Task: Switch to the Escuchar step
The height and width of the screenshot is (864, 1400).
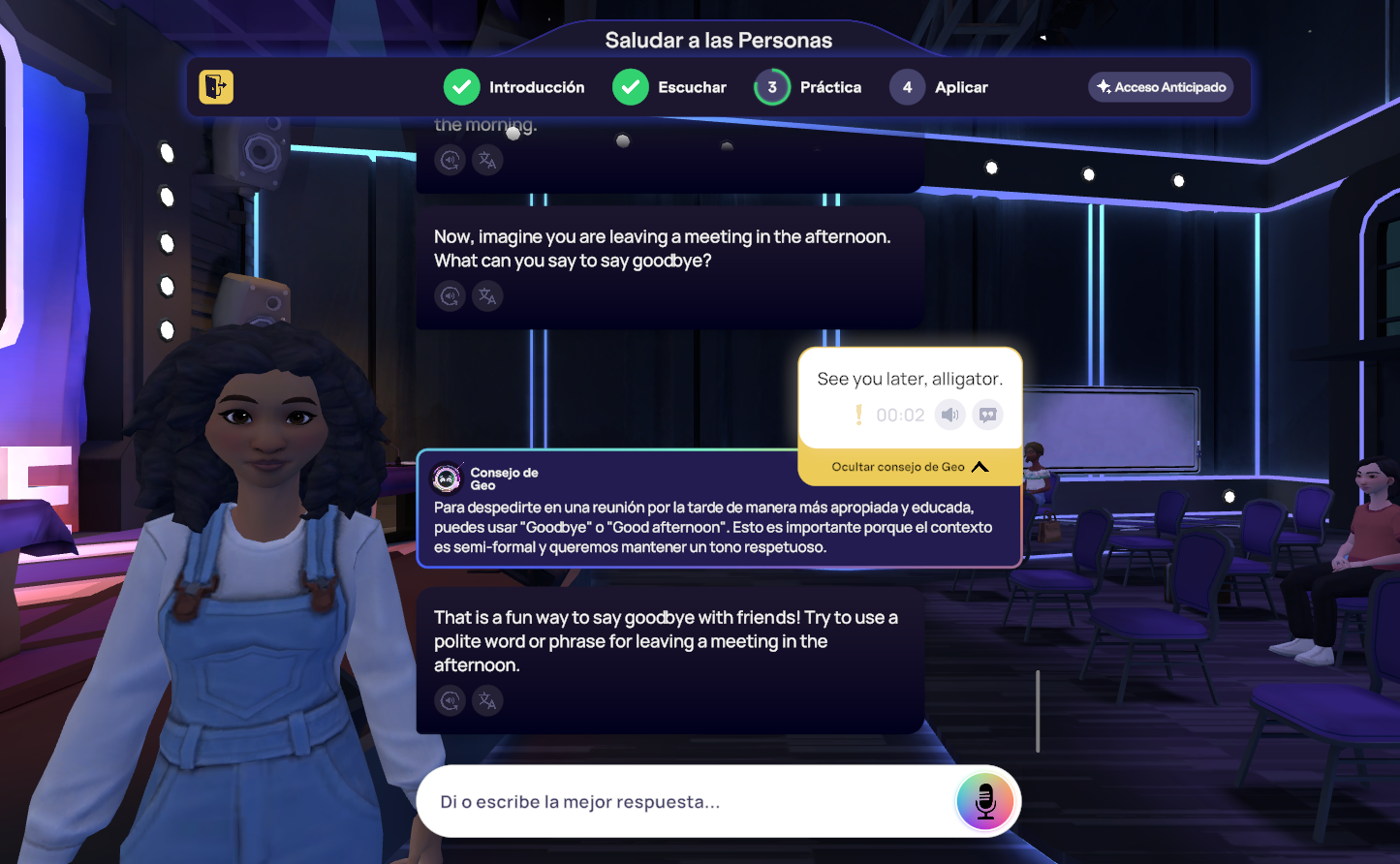Action: pos(669,87)
